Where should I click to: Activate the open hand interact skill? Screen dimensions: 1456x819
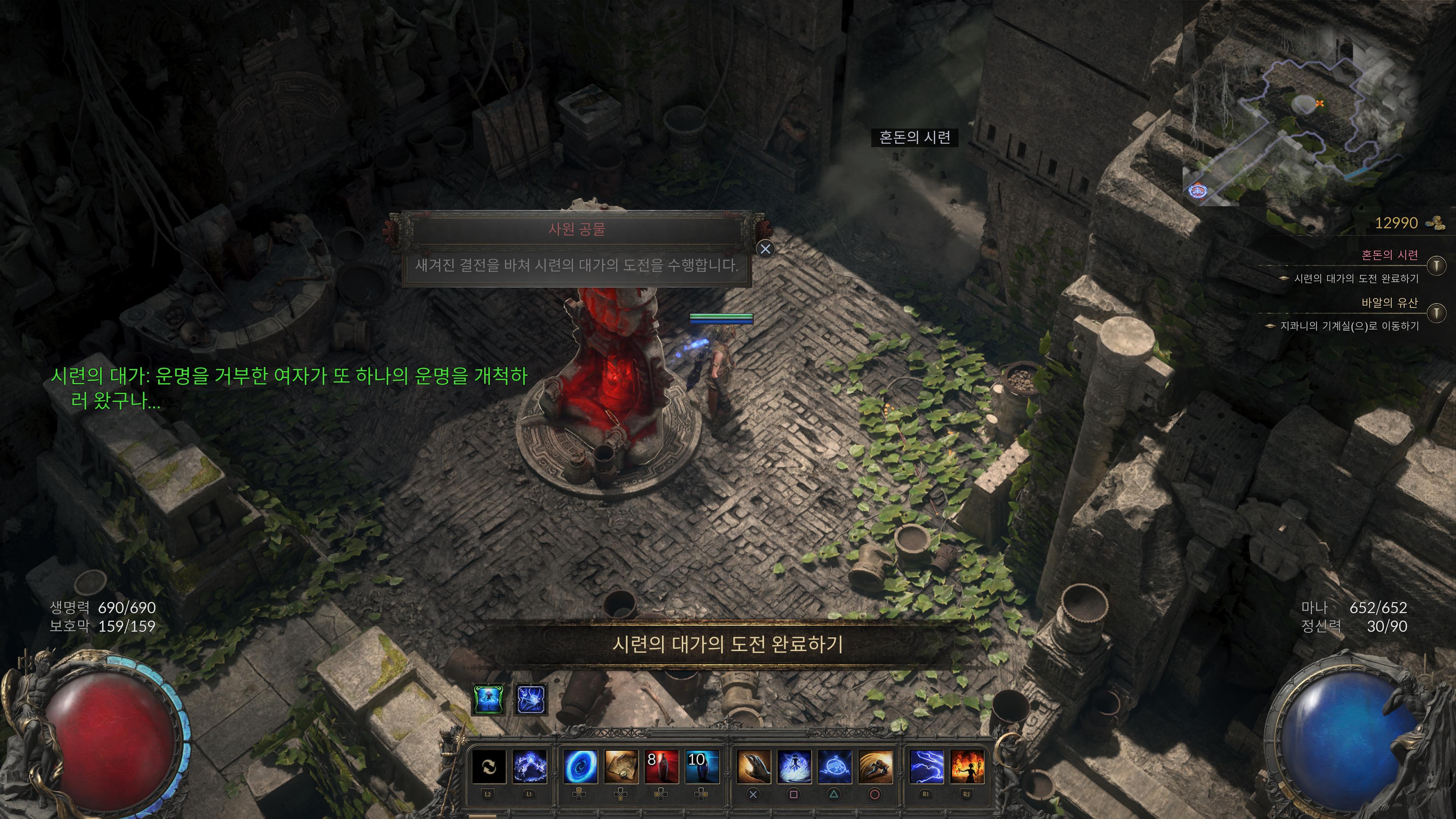753,766
